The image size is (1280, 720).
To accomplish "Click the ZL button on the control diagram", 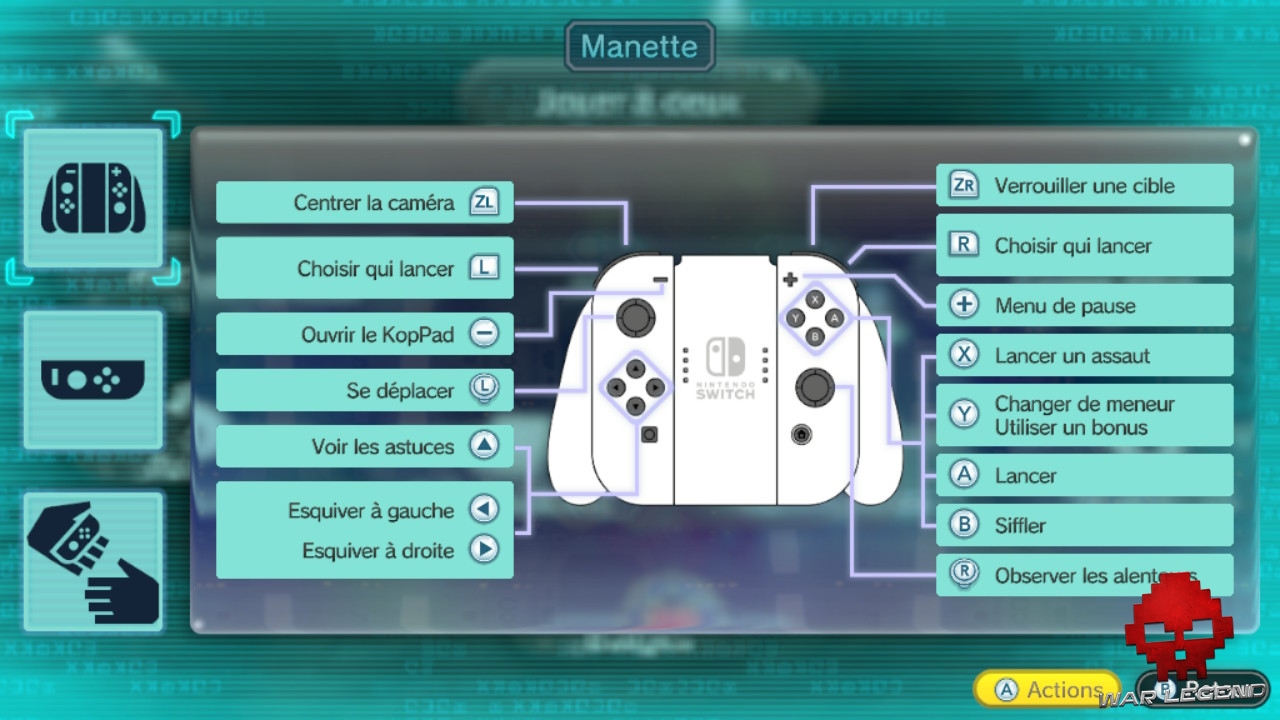I will coord(485,202).
